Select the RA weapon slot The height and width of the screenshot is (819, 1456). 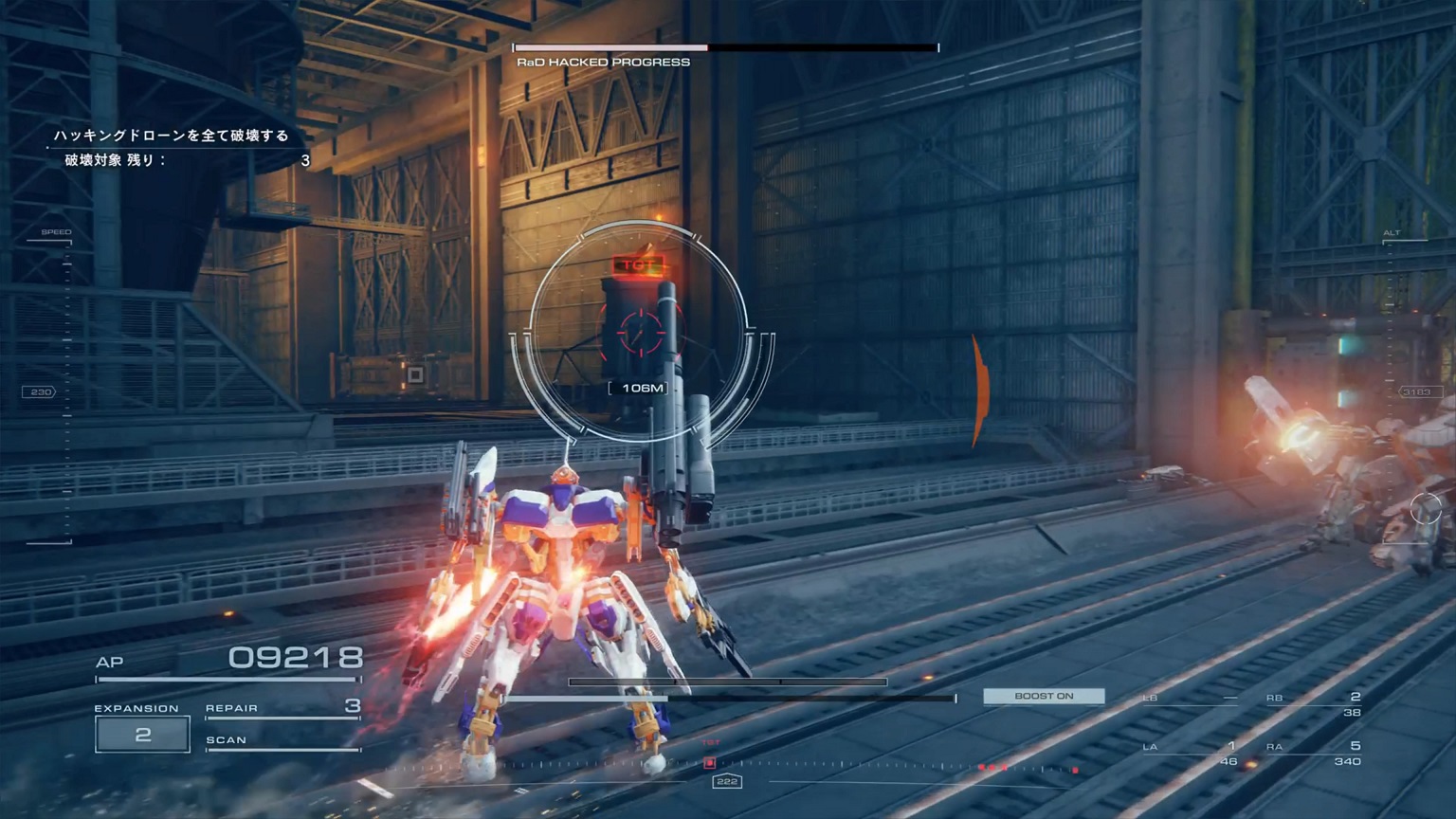point(1315,753)
